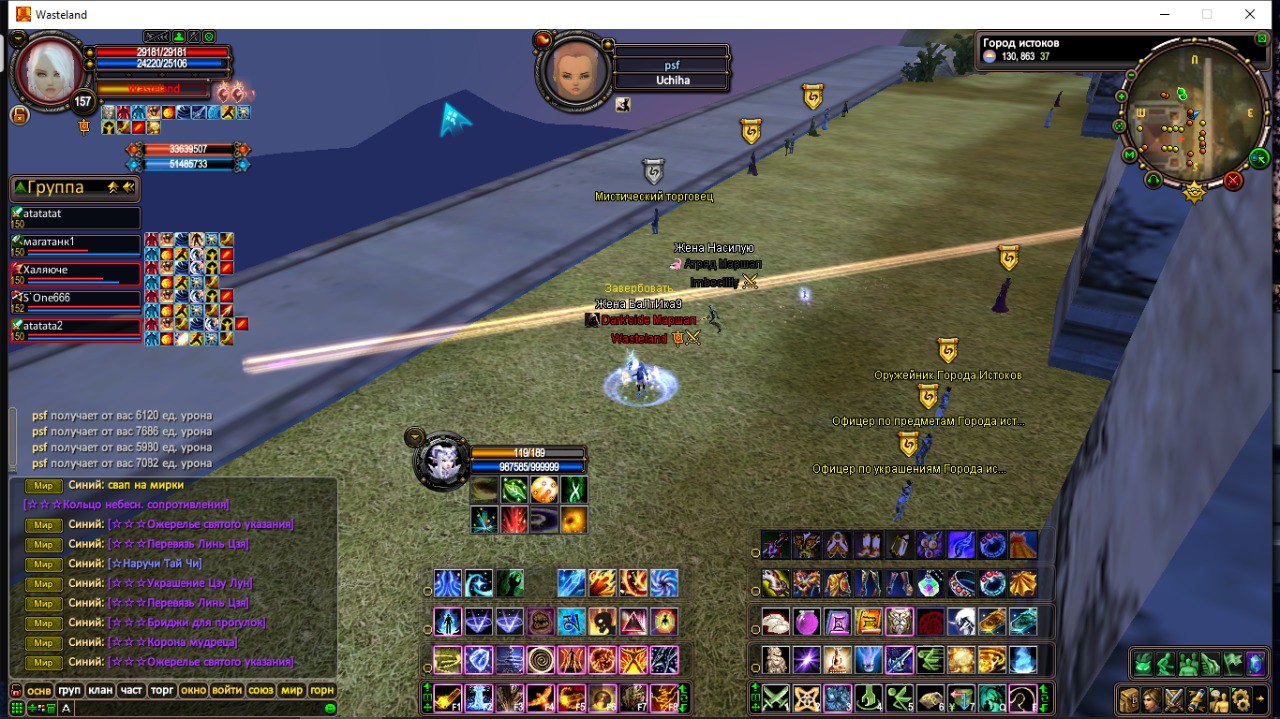Switch chat to the 'торг' trade tab

(x=161, y=691)
